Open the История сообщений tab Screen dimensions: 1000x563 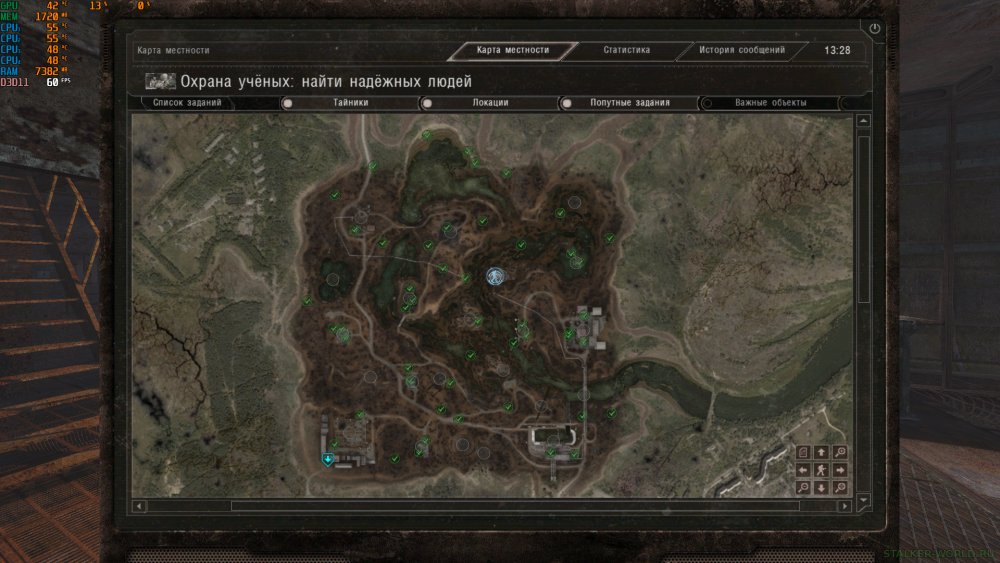741,50
